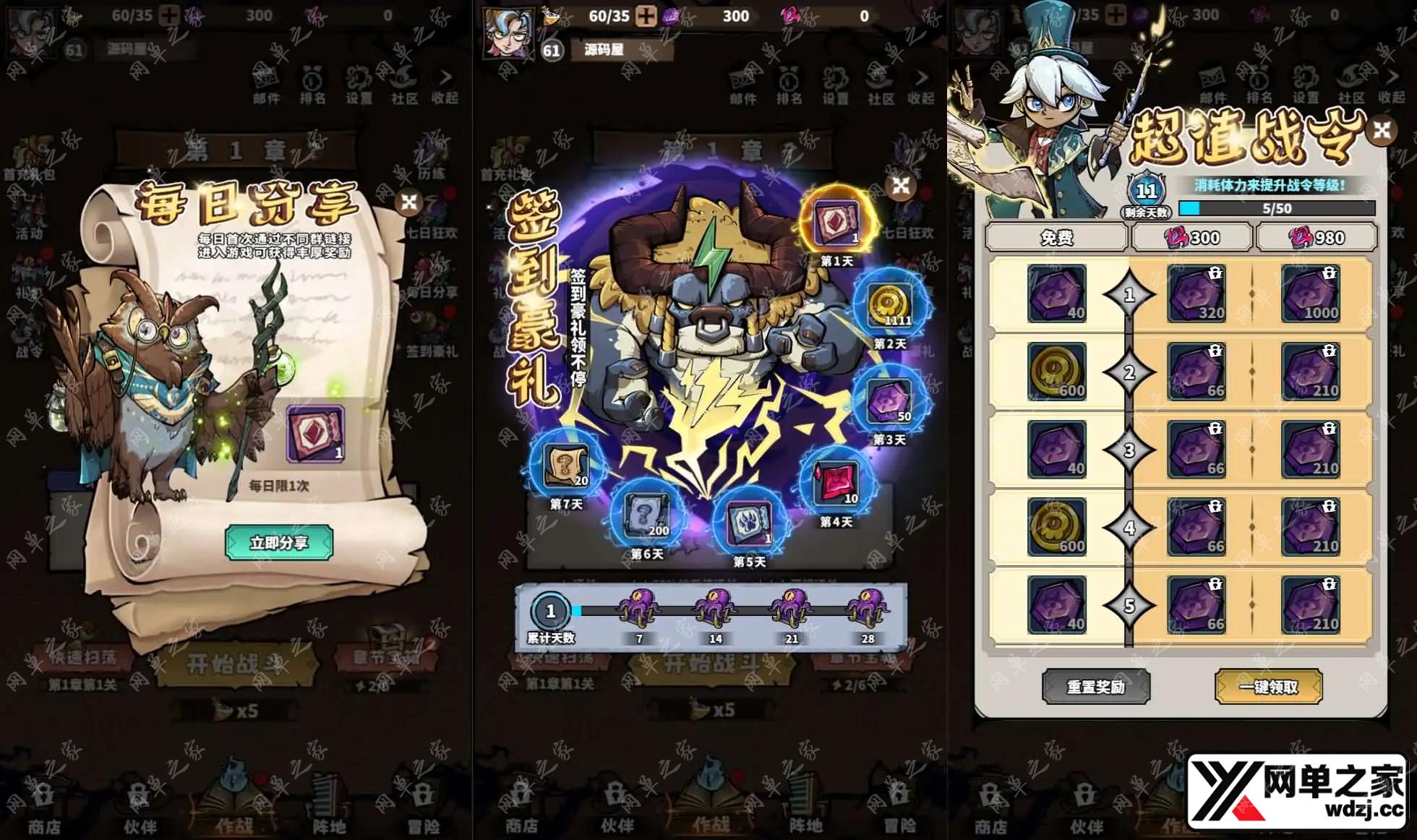Select the 第3天 purple gem reward

[889, 401]
